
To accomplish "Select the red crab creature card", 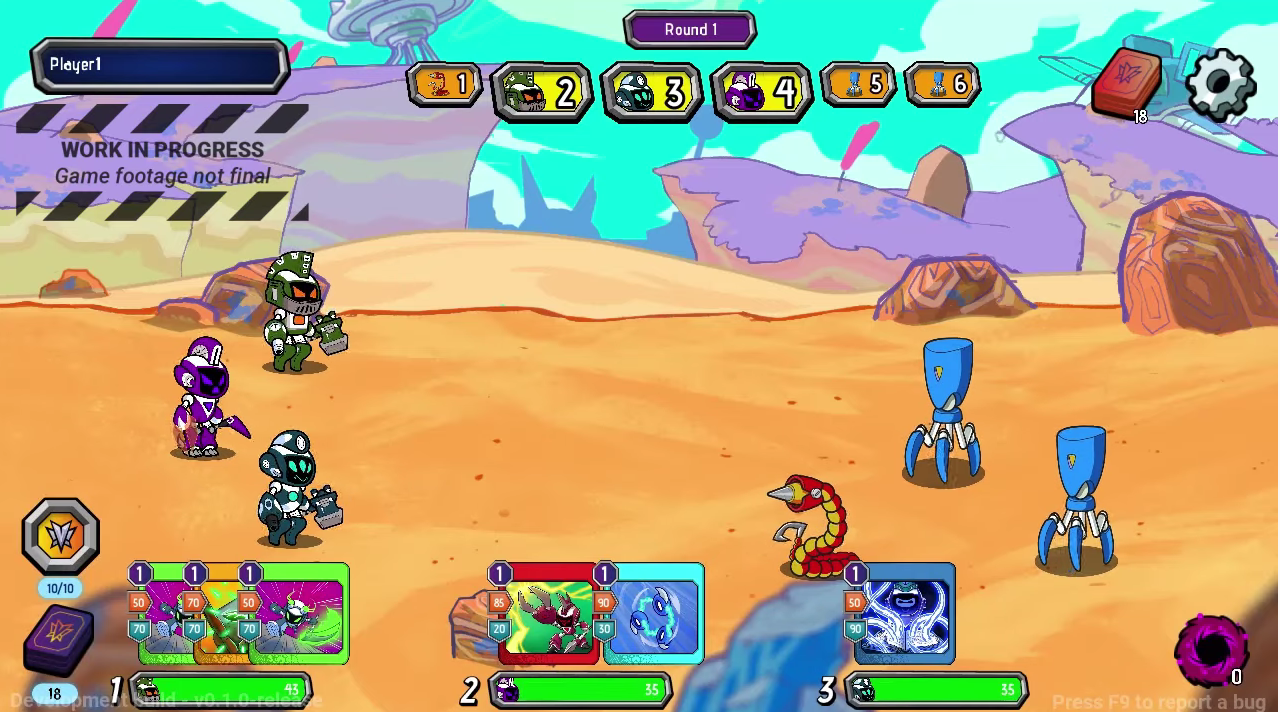I will pos(549,614).
